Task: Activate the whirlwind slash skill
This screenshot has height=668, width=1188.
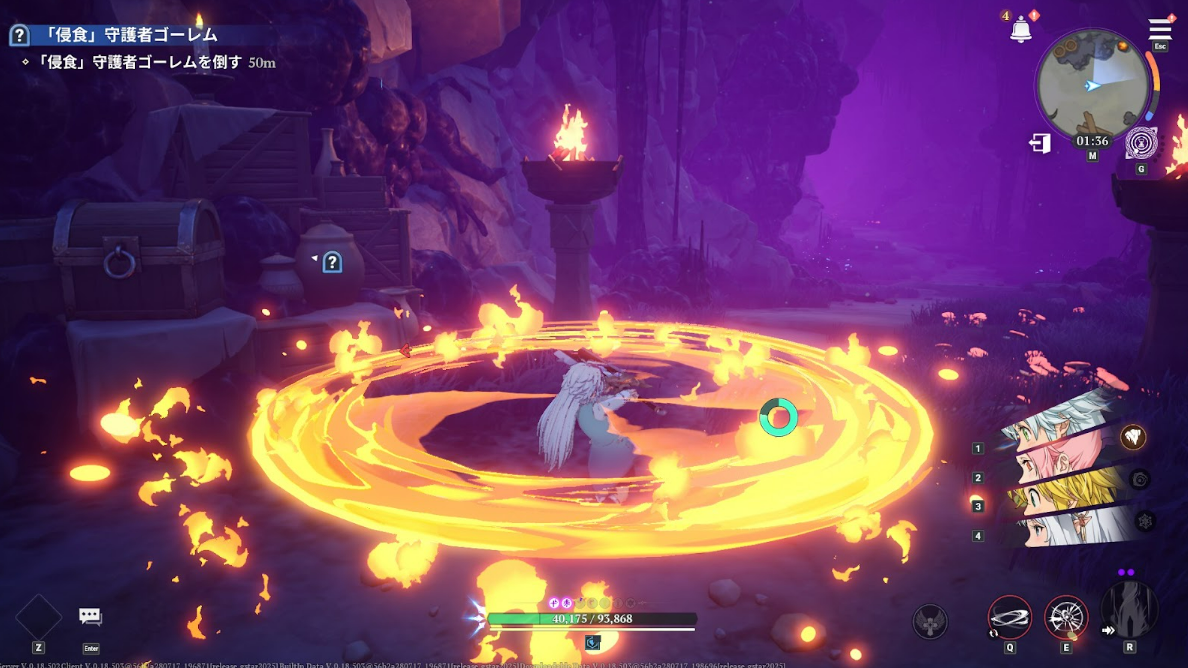Action: coord(1009,617)
